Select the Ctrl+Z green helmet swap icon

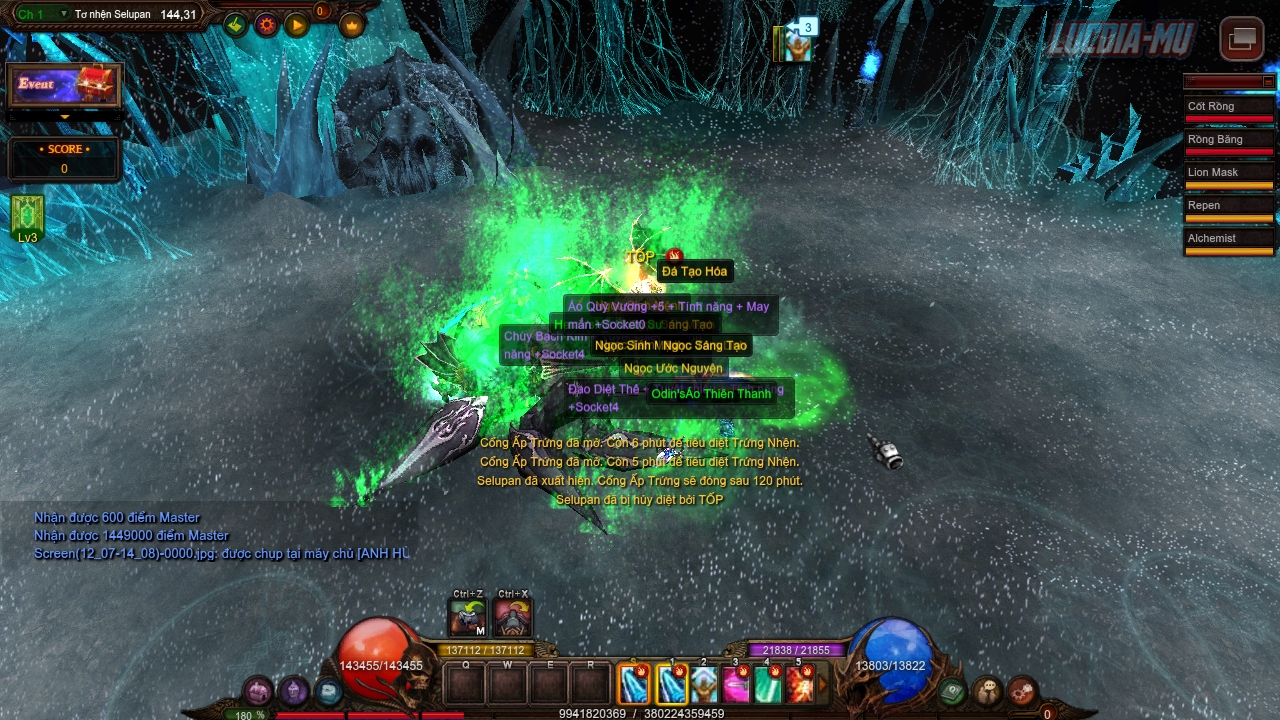[x=467, y=618]
